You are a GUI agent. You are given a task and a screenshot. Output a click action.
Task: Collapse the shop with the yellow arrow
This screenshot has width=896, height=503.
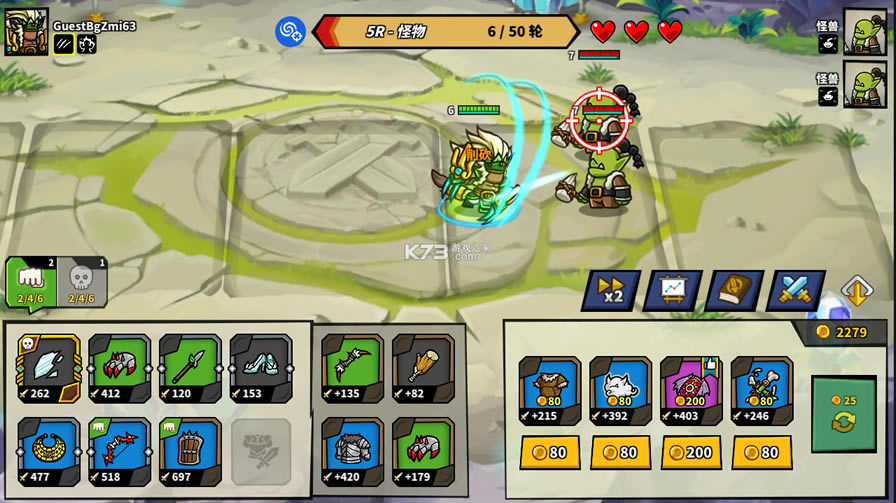coord(857,291)
